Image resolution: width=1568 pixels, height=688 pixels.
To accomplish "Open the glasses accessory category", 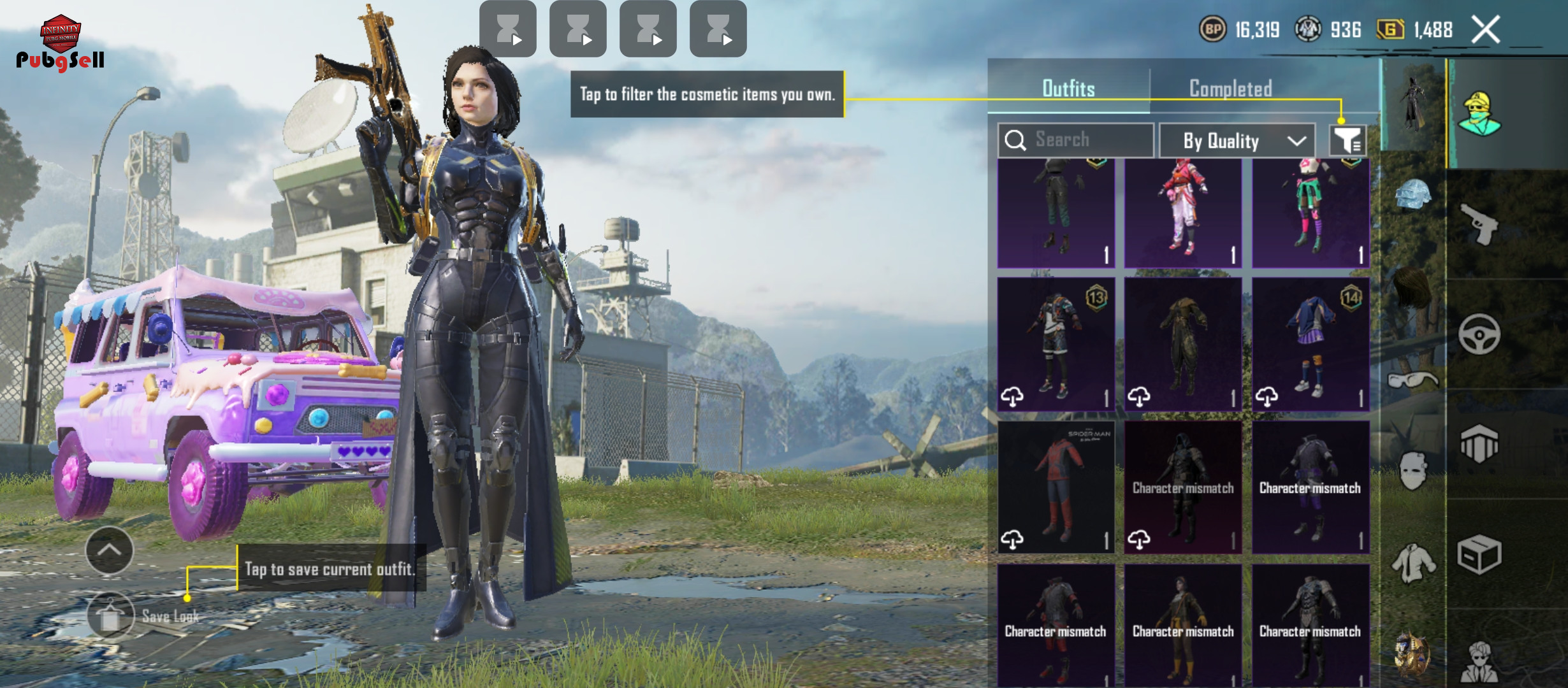I will 1412,381.
